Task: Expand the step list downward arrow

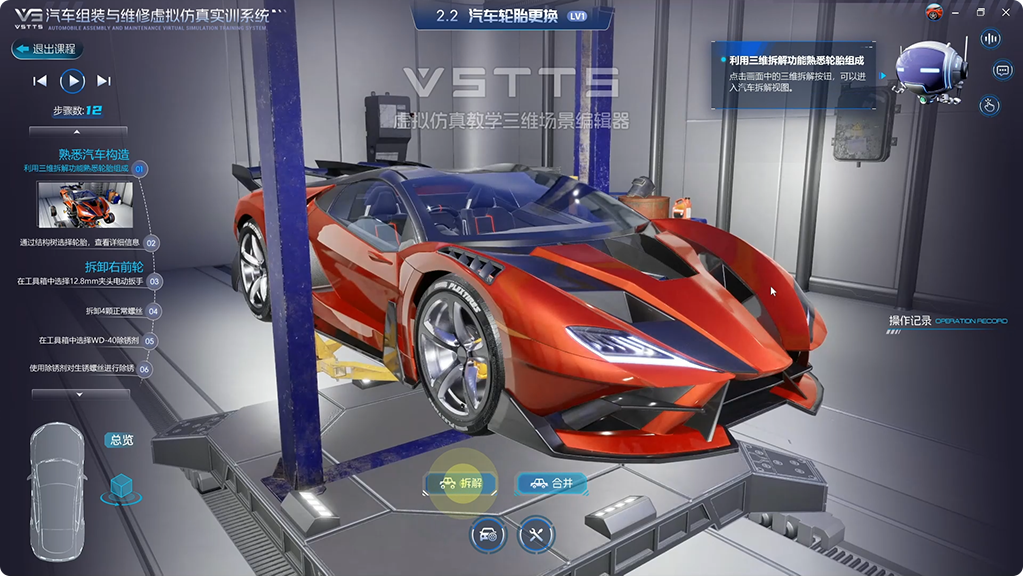Action: point(80,394)
